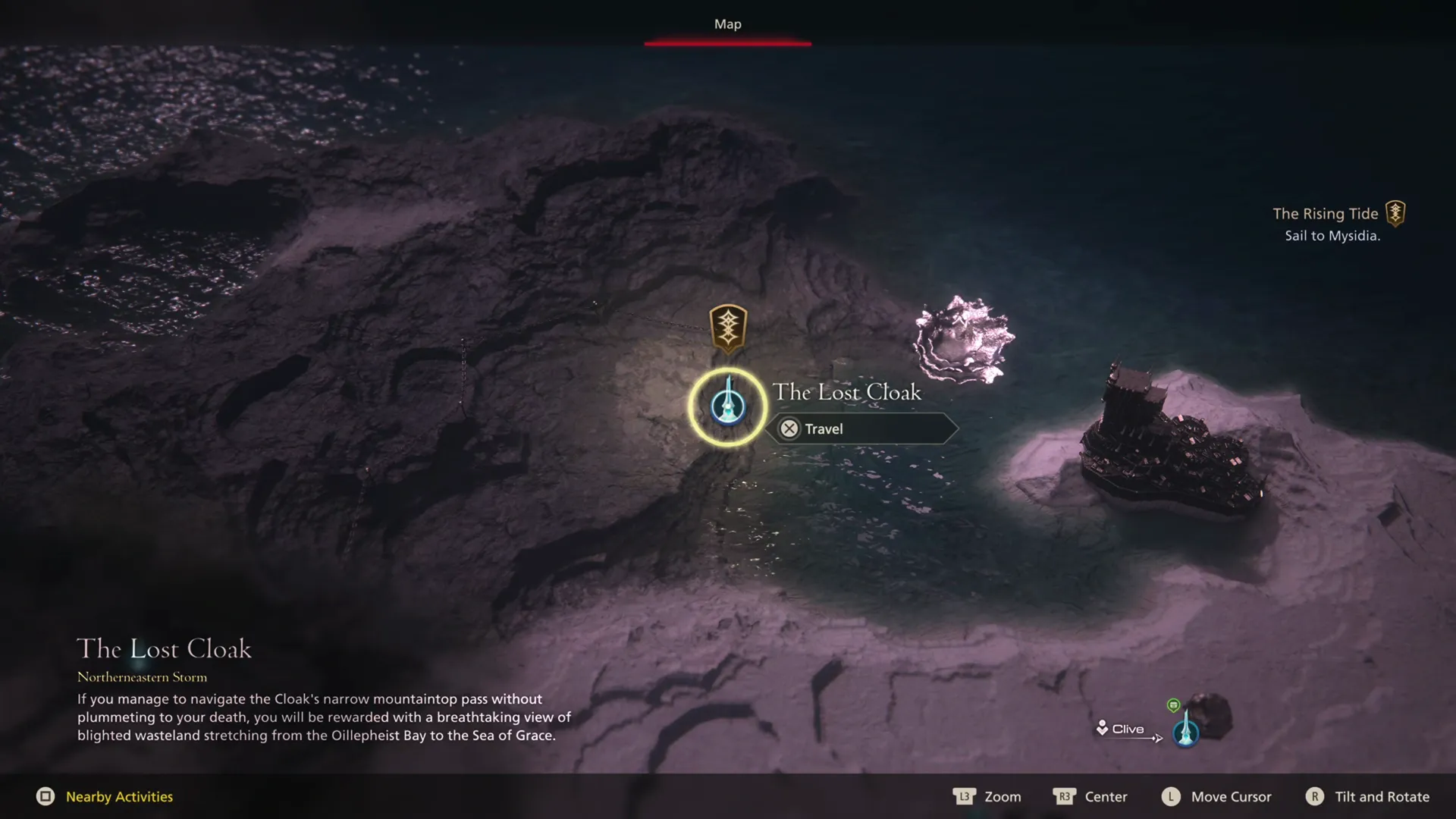Click the Lost Cloak fast travel obelisk icon

(x=726, y=406)
